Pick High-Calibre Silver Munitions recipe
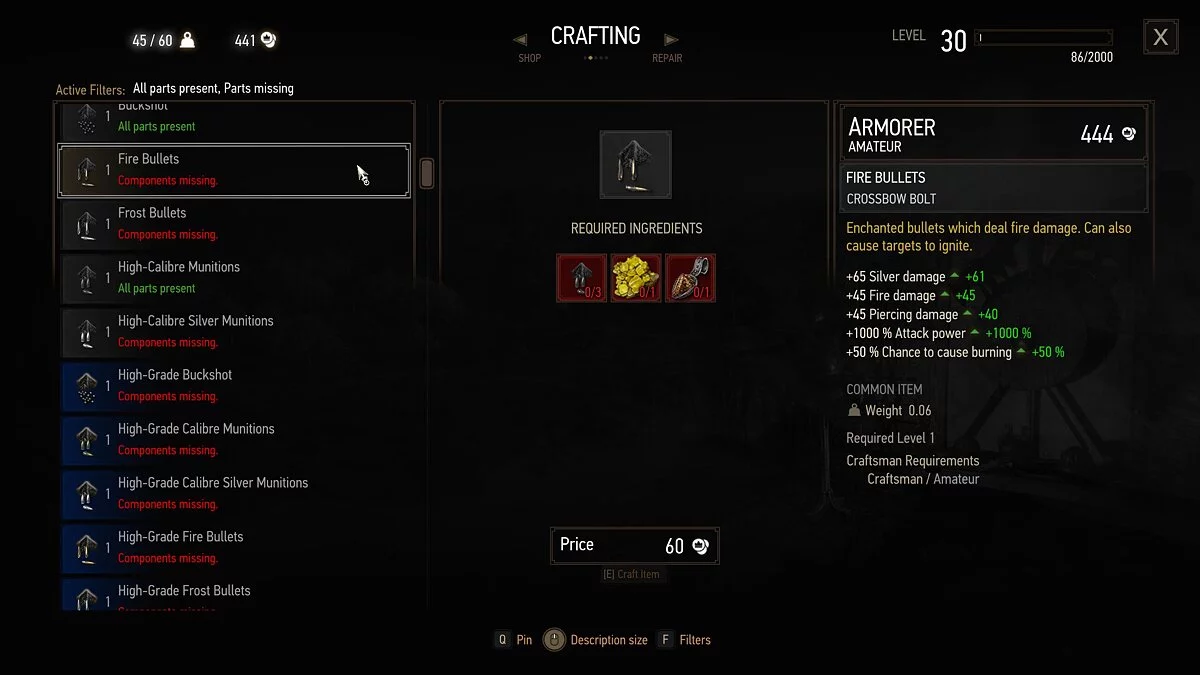The image size is (1200, 675). tap(234, 332)
